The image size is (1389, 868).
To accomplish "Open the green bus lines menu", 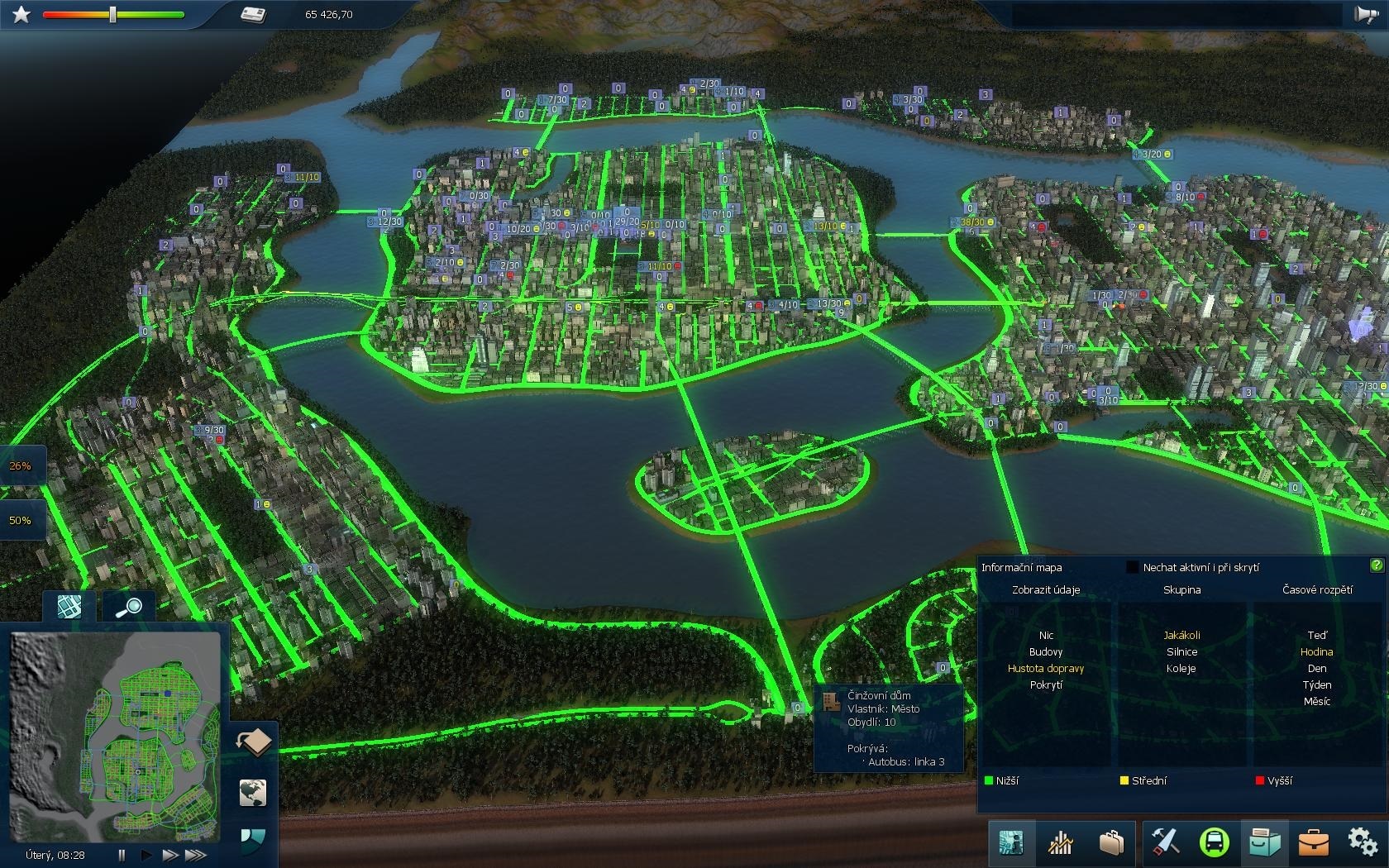I will click(1214, 842).
